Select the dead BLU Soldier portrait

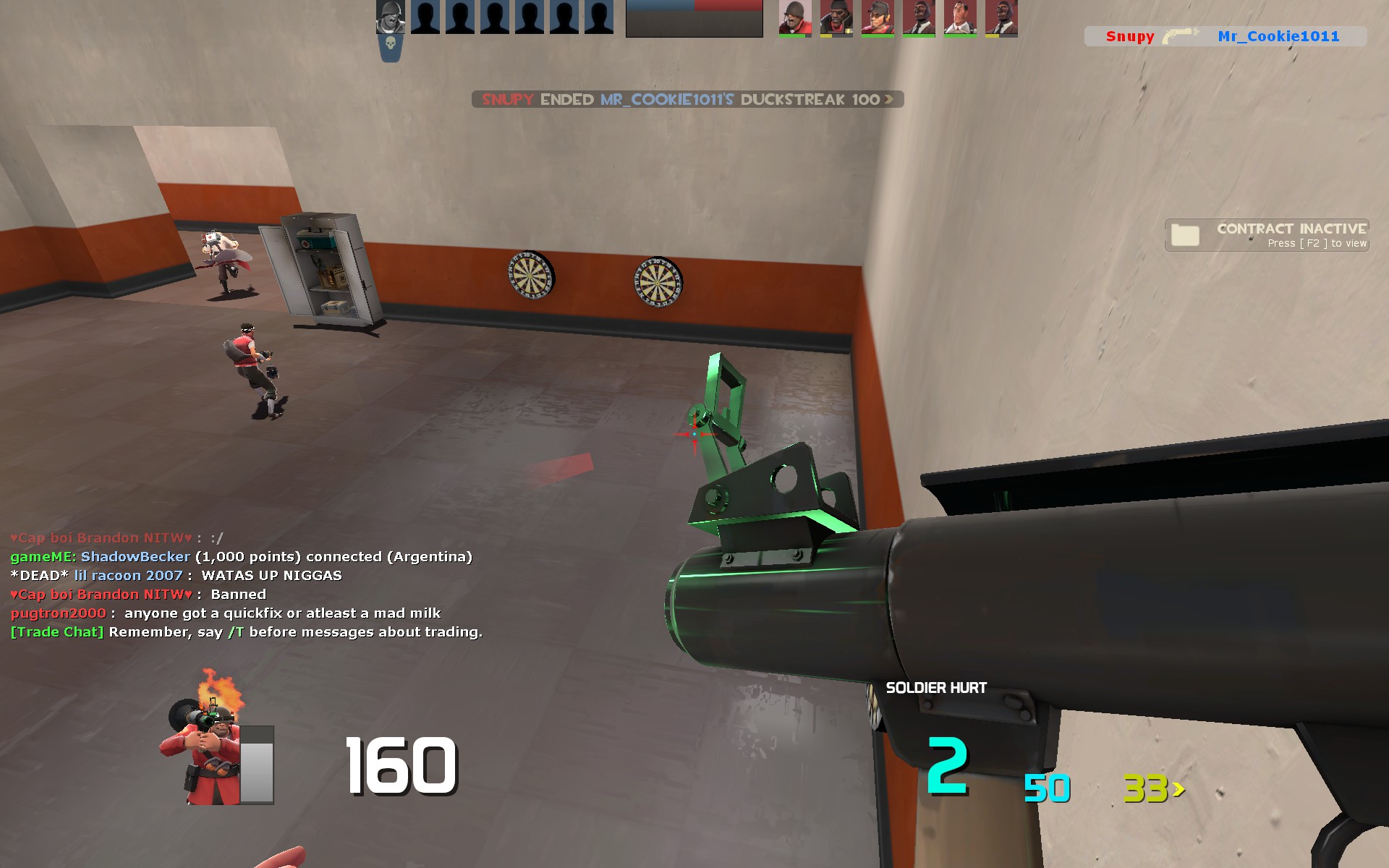point(390,17)
